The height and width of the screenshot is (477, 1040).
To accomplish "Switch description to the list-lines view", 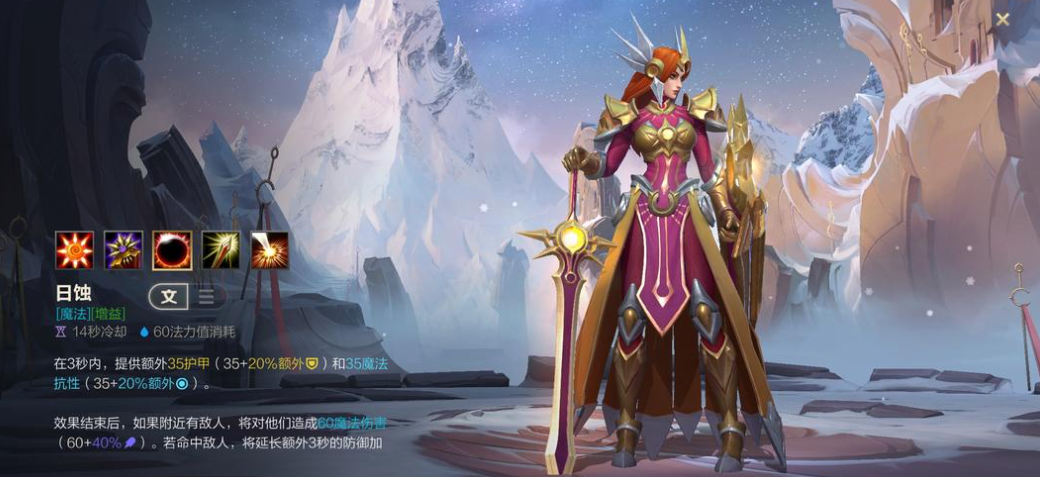I will pos(206,296).
